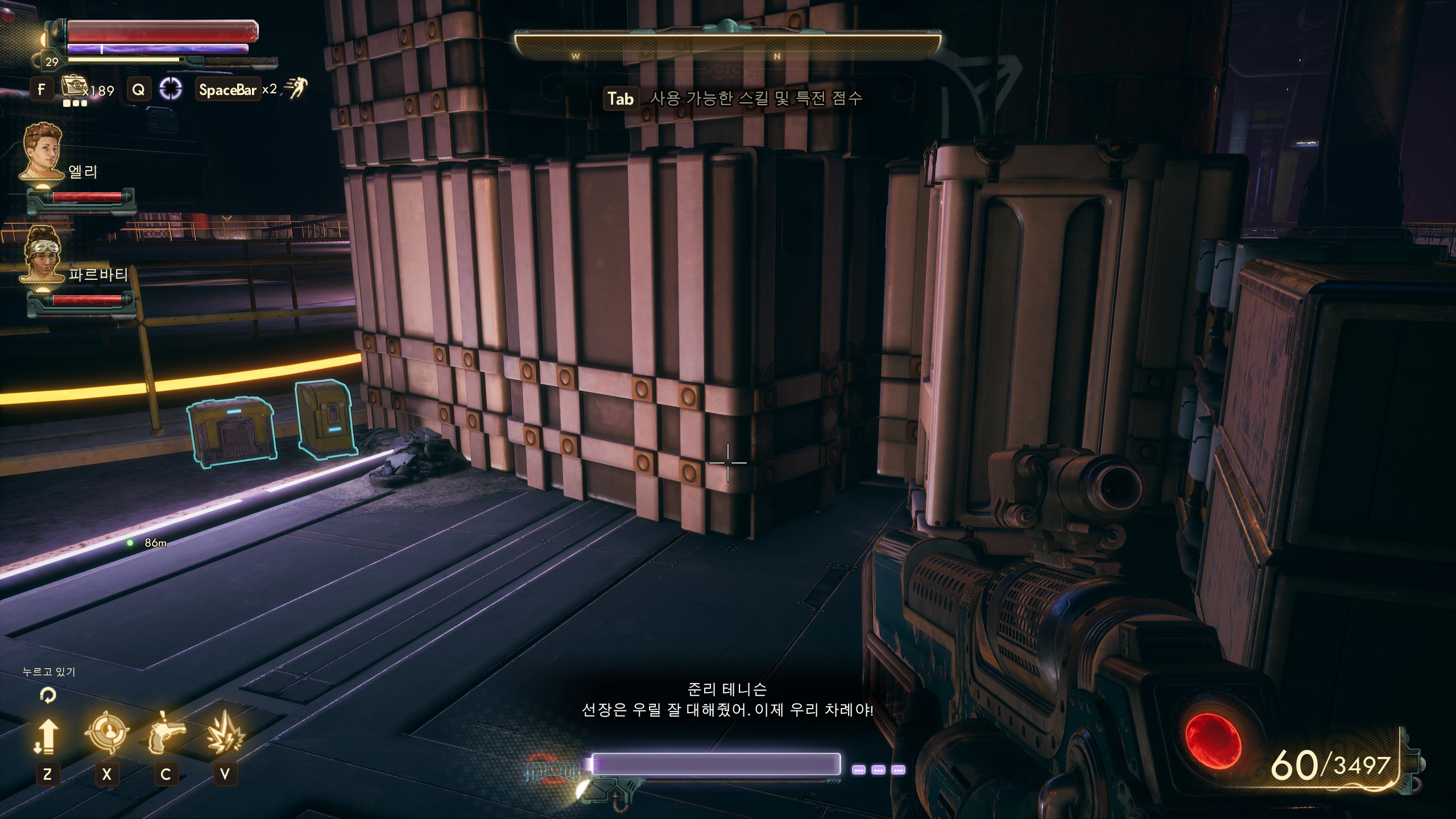Image resolution: width=1456 pixels, height=819 pixels.
Task: Trigger the explosion companion ability icon
Action: 225,733
